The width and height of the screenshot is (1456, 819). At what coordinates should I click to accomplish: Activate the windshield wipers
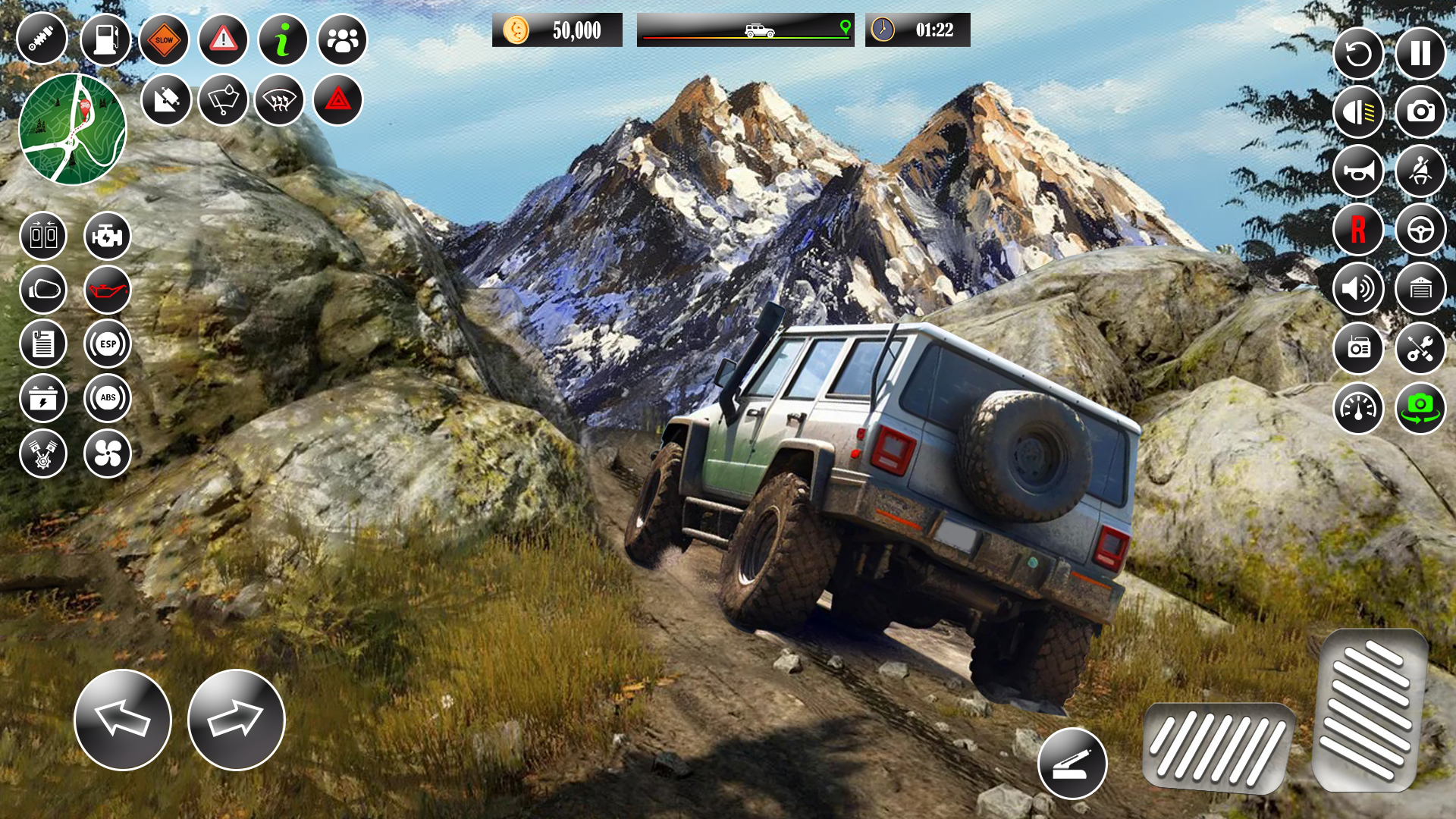coord(222,99)
